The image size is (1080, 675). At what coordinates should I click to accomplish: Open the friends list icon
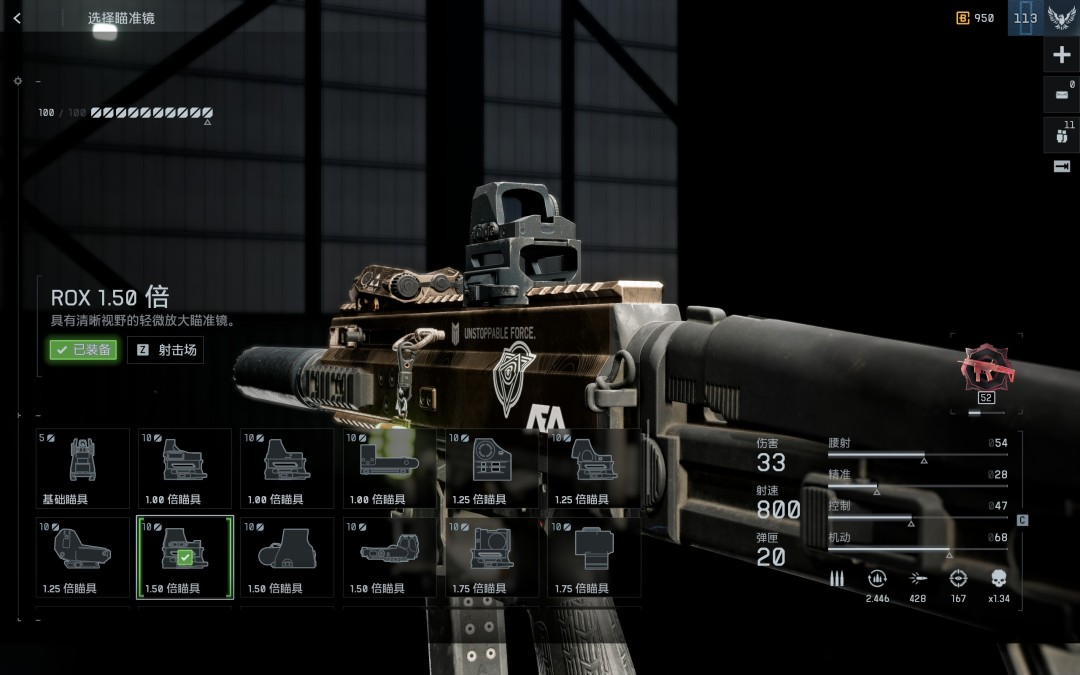tap(1061, 135)
